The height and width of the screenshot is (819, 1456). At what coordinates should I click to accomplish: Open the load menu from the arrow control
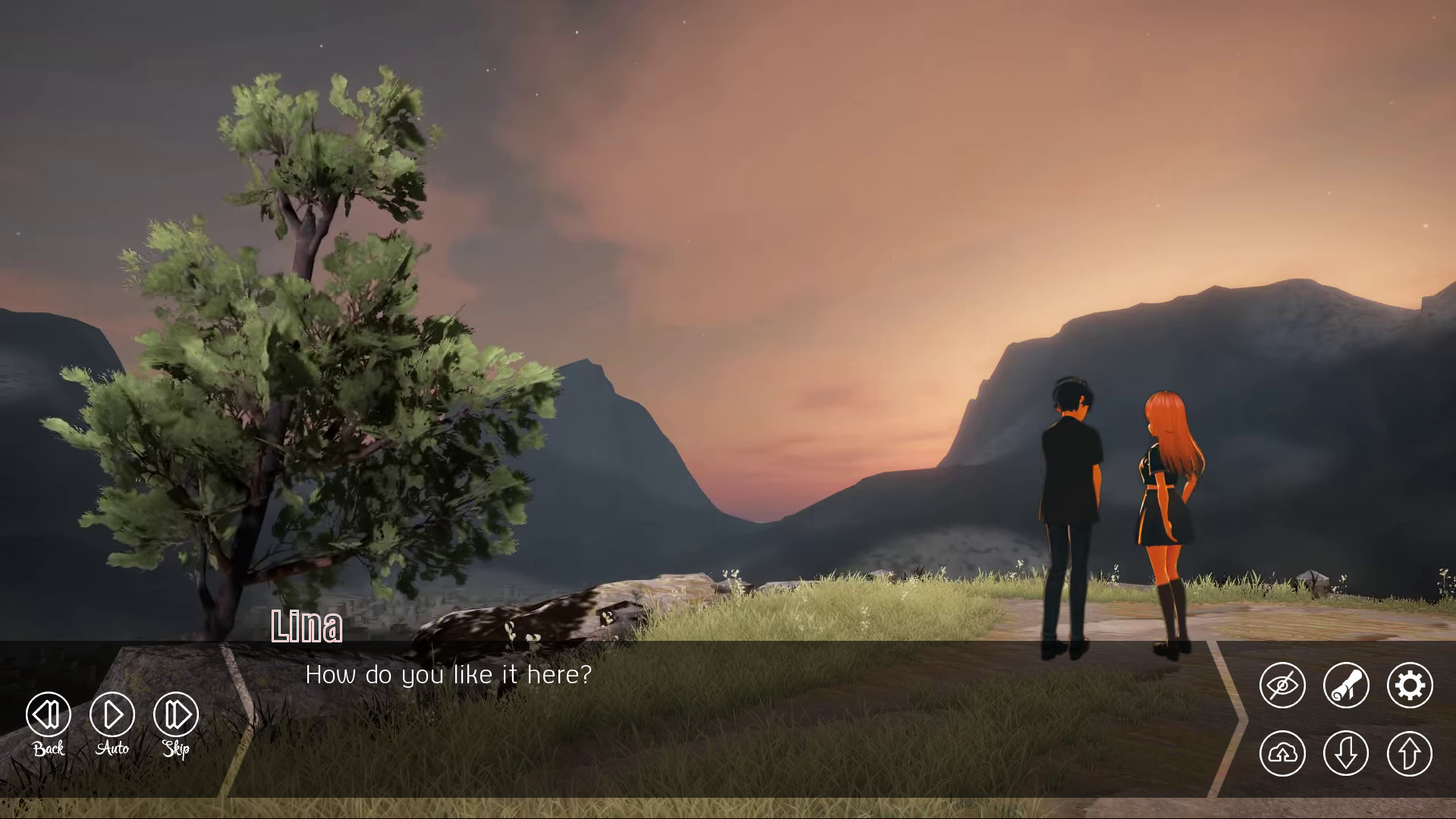click(x=1410, y=754)
